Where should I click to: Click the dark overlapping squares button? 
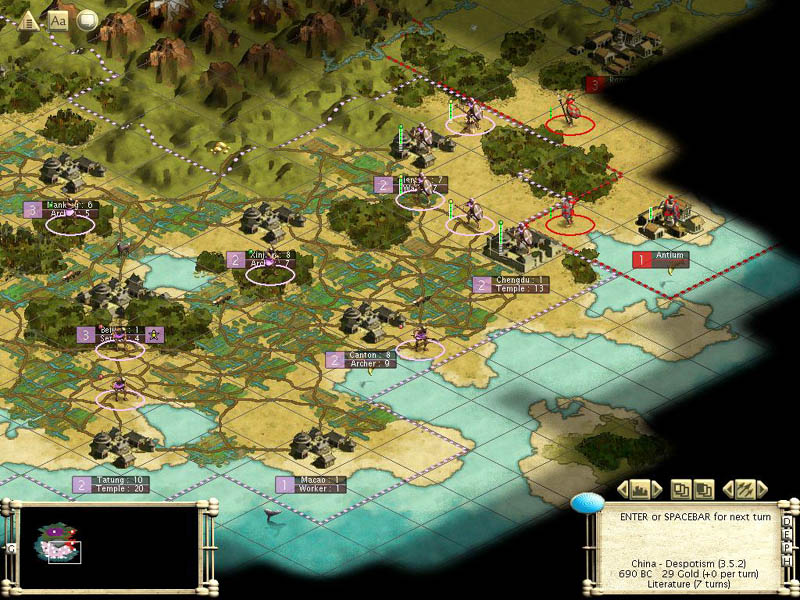point(704,489)
